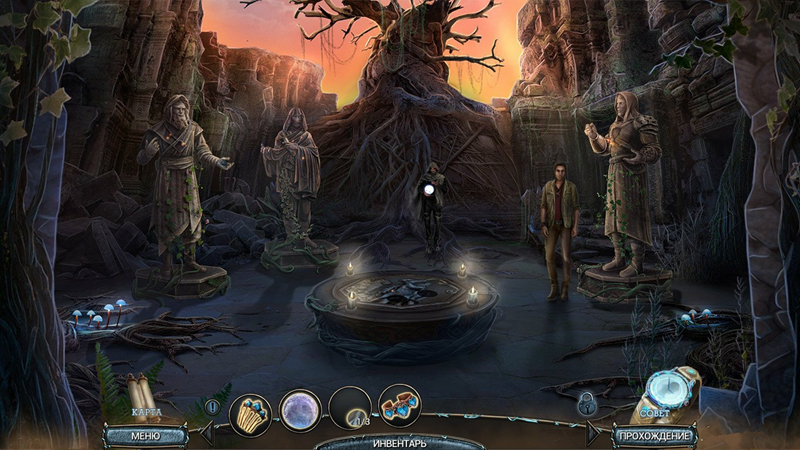Pick the blue gemstones inventory item
The width and height of the screenshot is (800, 450).
pyautogui.click(x=399, y=406)
